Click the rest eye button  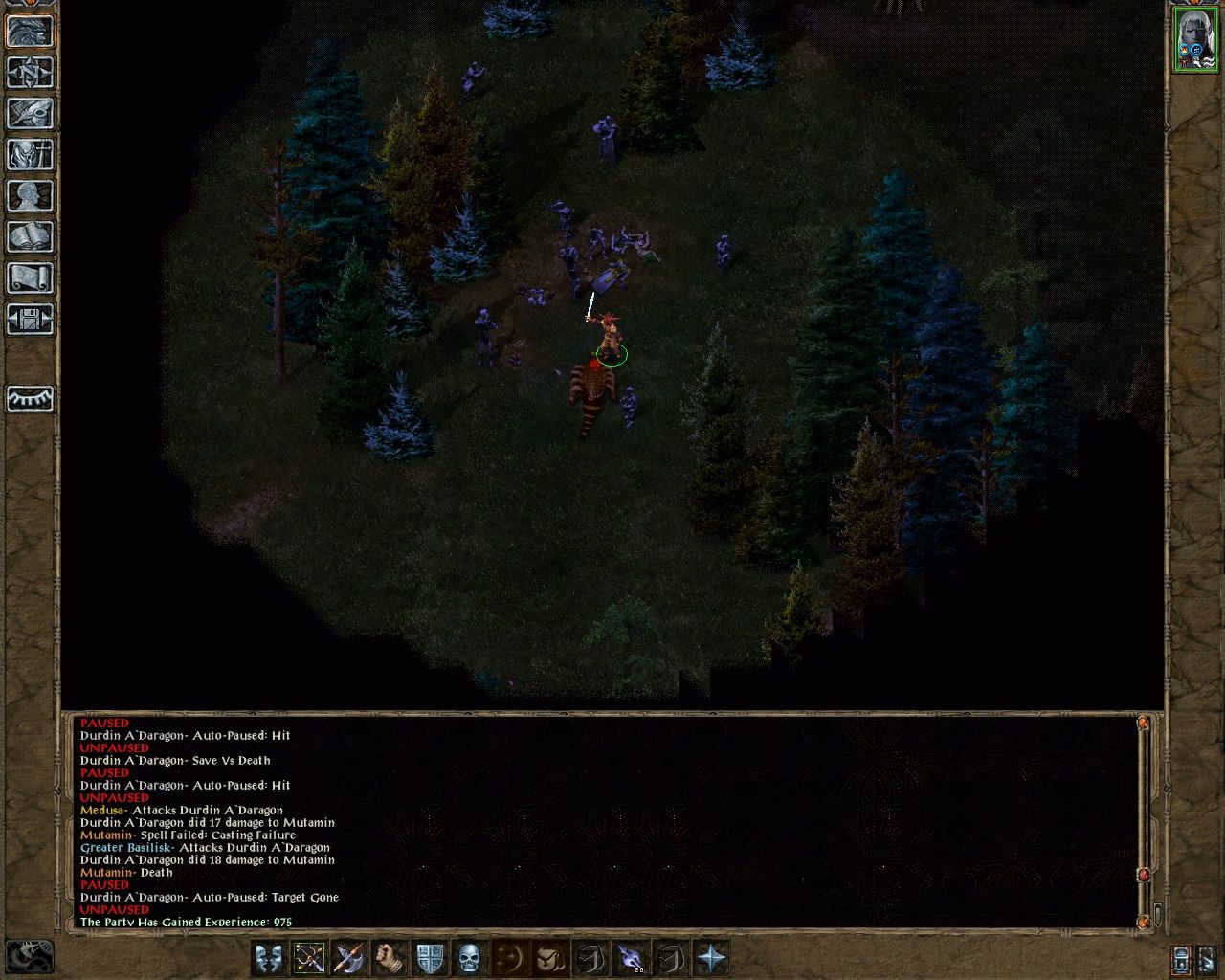[x=30, y=398]
